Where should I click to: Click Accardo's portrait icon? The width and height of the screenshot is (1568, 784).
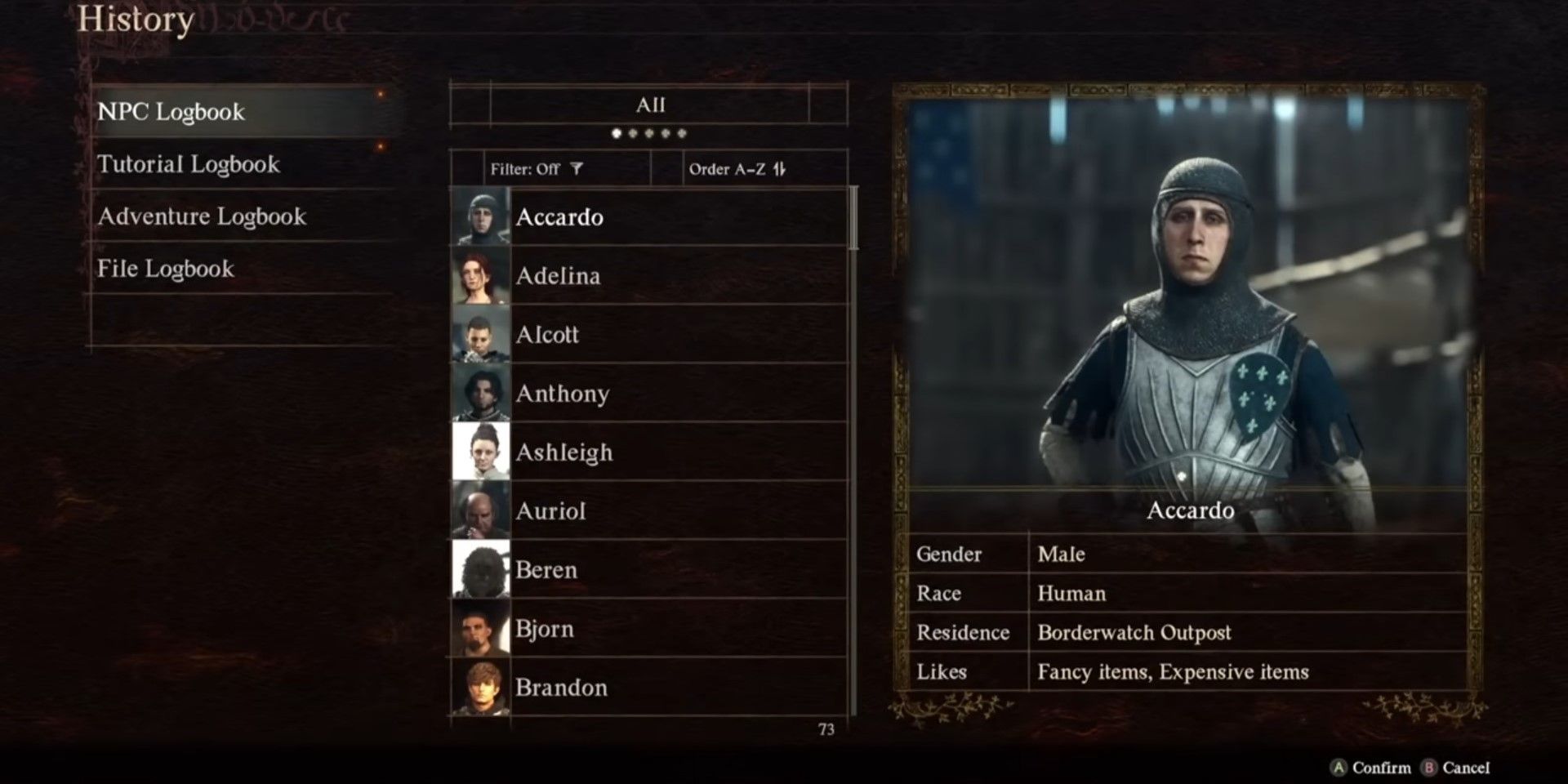482,217
